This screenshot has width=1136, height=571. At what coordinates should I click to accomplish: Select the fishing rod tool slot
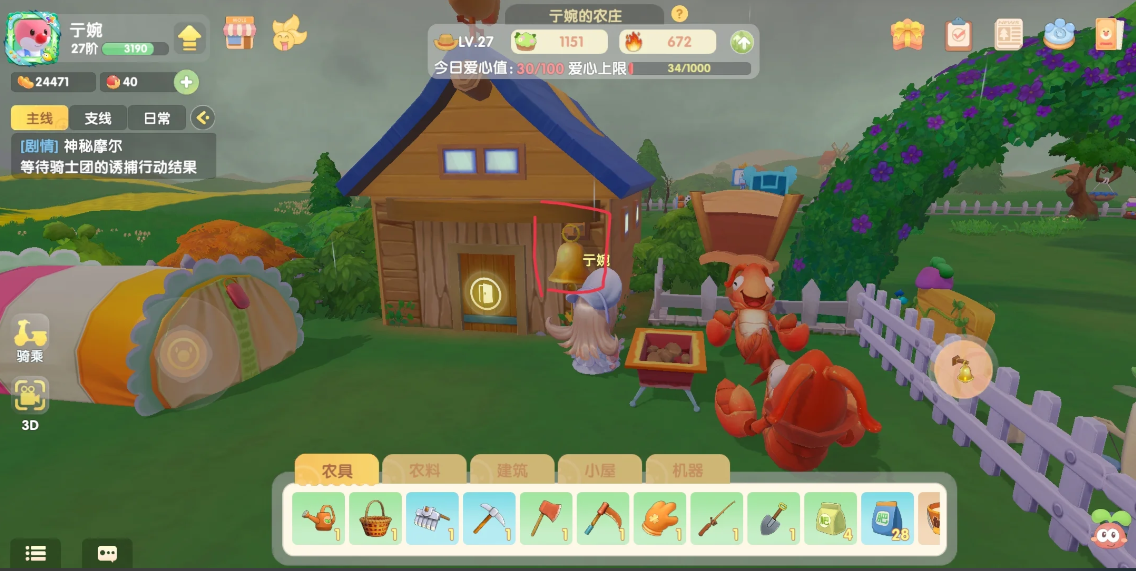717,519
